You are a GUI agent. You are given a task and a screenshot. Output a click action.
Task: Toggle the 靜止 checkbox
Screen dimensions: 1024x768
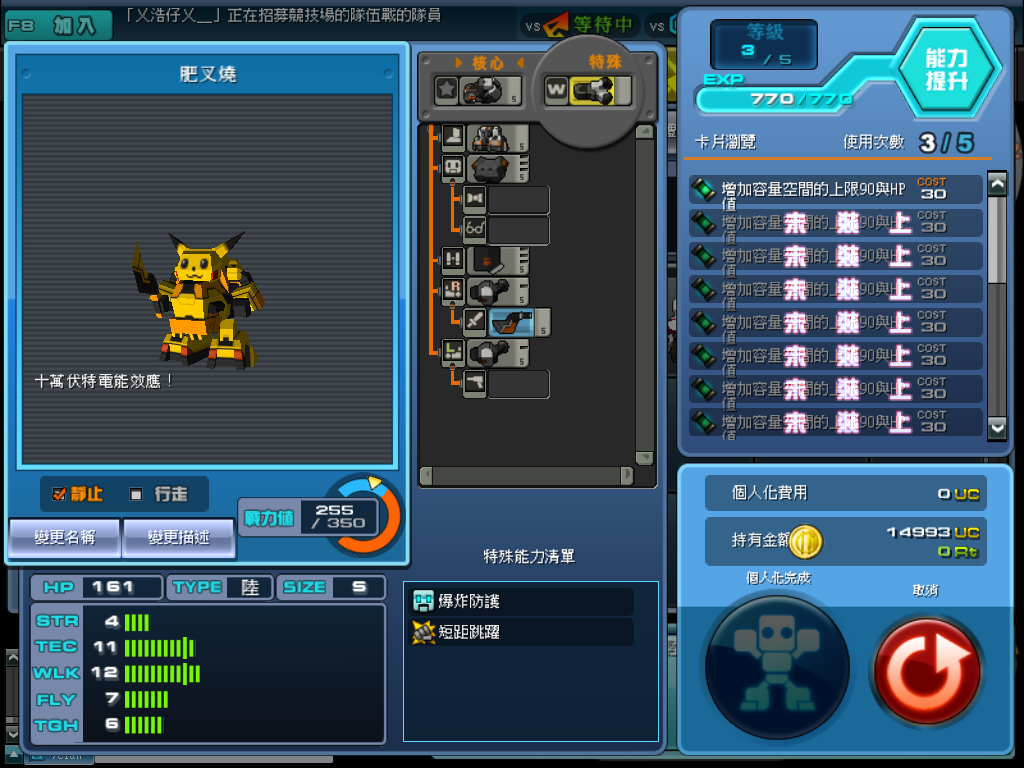click(x=59, y=494)
